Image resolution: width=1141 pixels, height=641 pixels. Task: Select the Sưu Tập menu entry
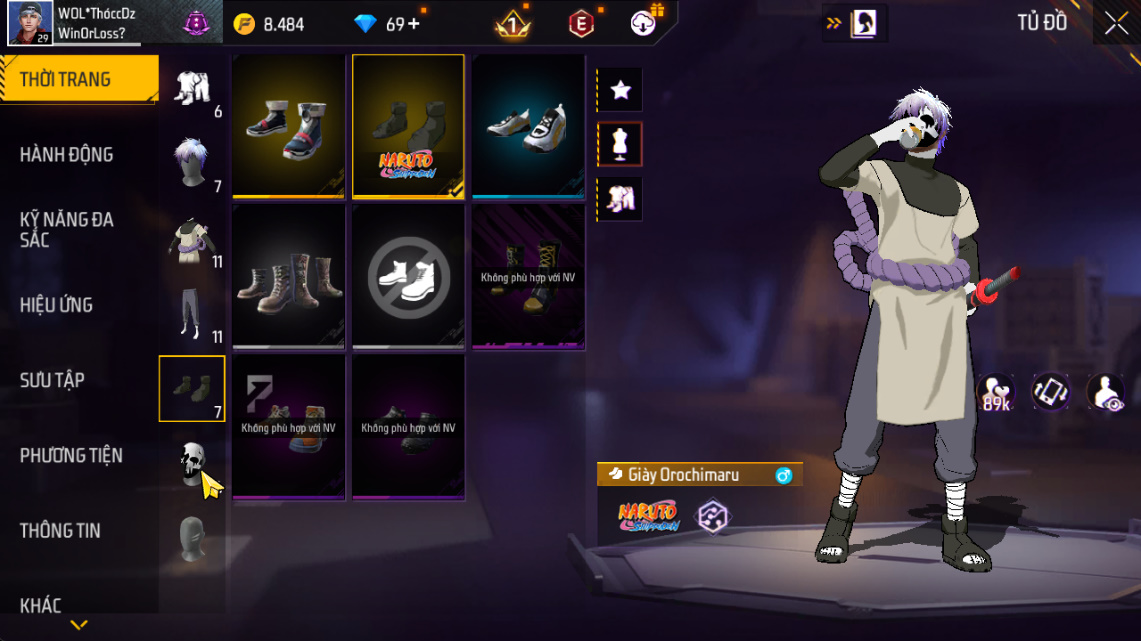52,380
